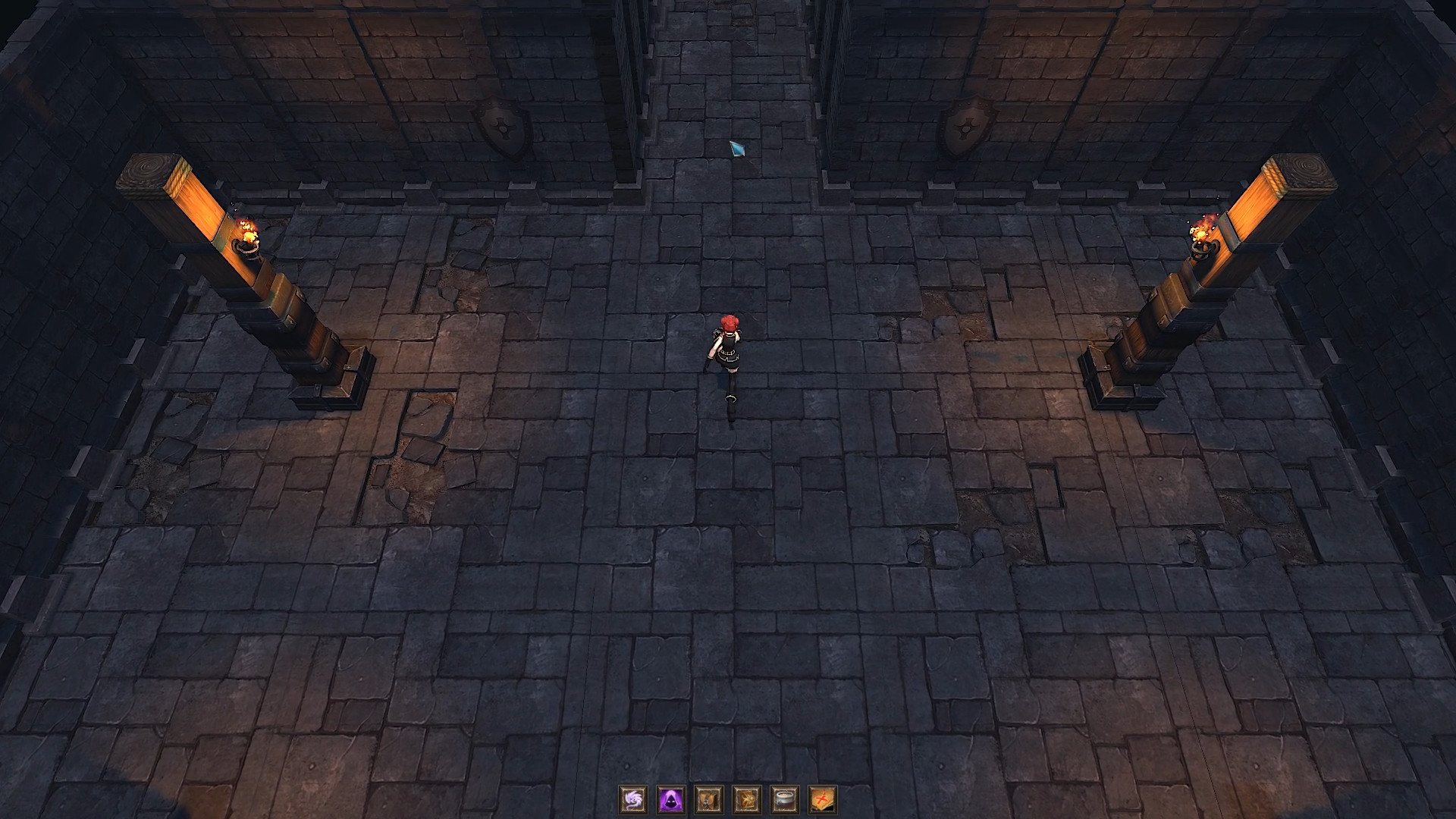Image resolution: width=1456 pixels, height=819 pixels.
Task: Open the golden spellbook icon
Action: click(747, 800)
